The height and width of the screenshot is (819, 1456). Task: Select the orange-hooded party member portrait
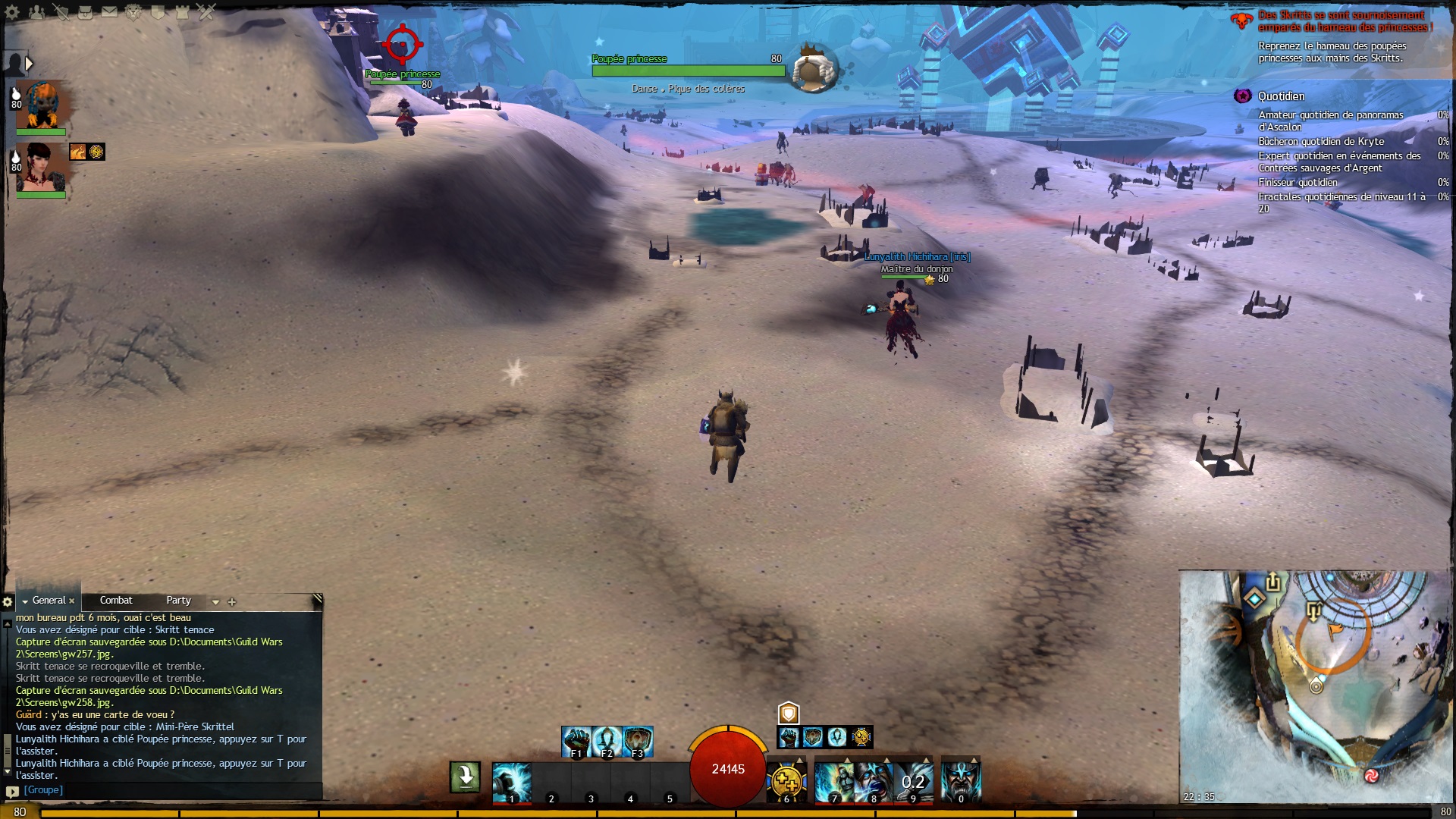tap(42, 105)
